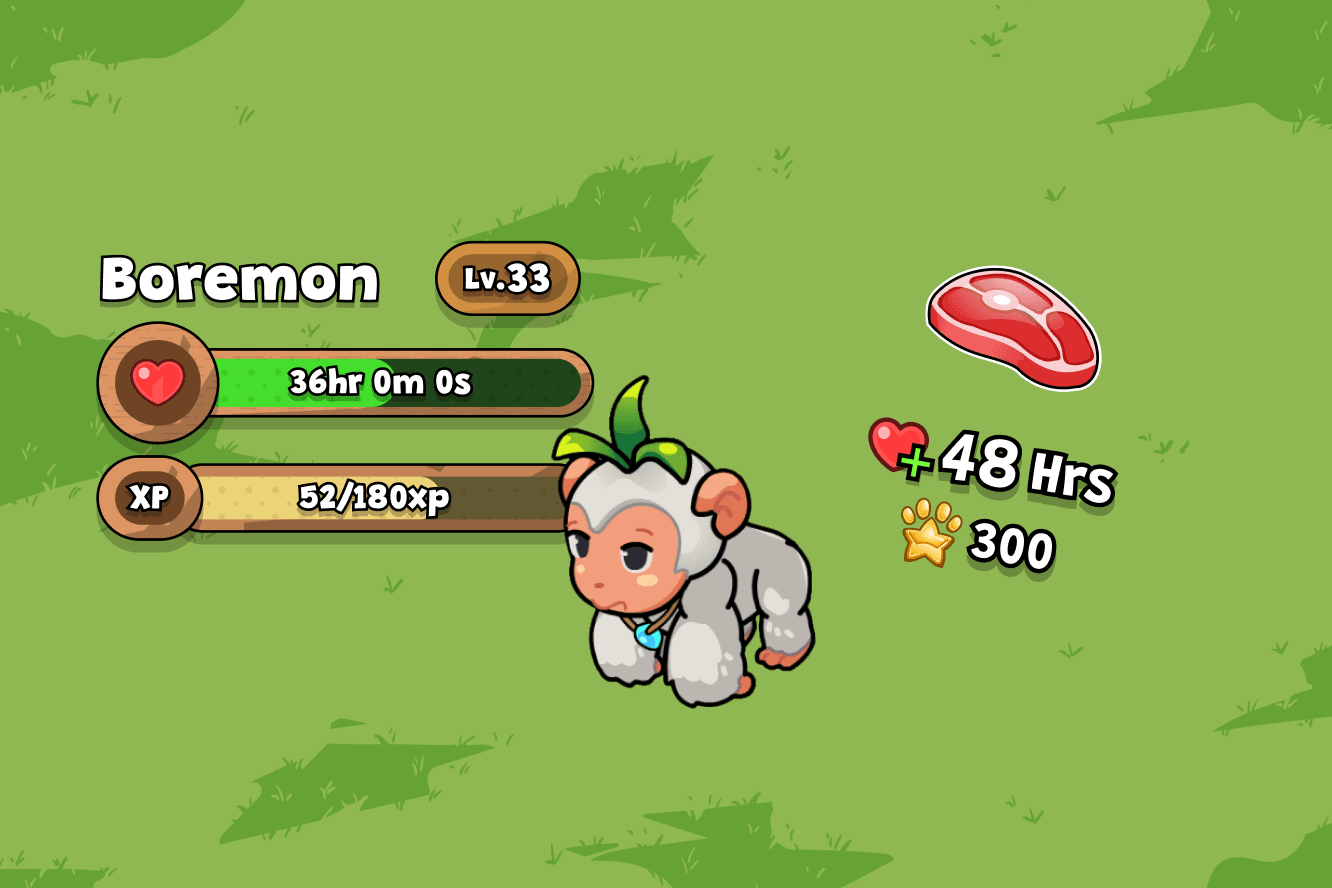
Task: Select the red meat steak food item
Action: (x=1012, y=325)
